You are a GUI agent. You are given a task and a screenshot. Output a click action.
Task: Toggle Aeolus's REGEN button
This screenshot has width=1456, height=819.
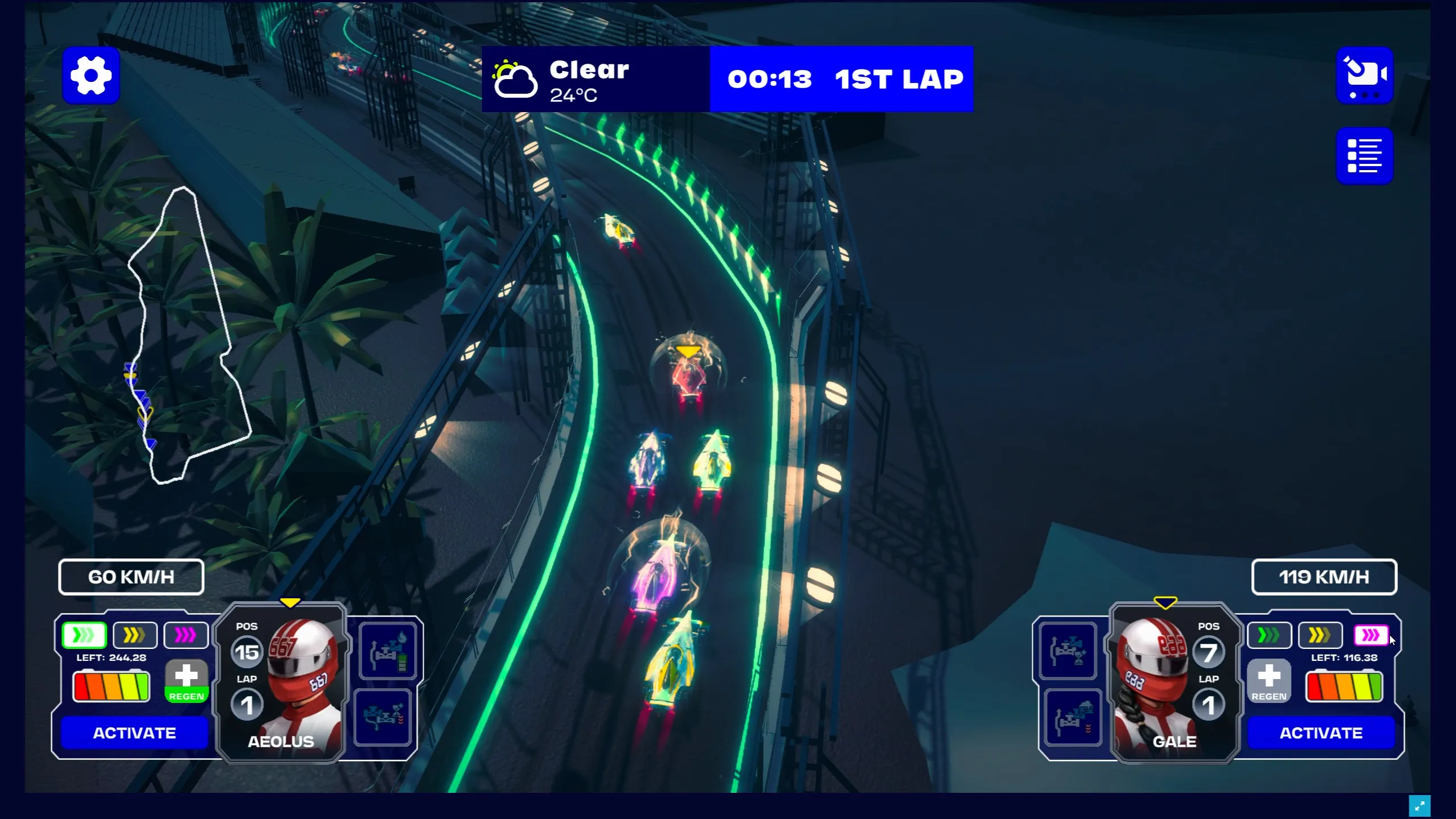click(x=187, y=681)
